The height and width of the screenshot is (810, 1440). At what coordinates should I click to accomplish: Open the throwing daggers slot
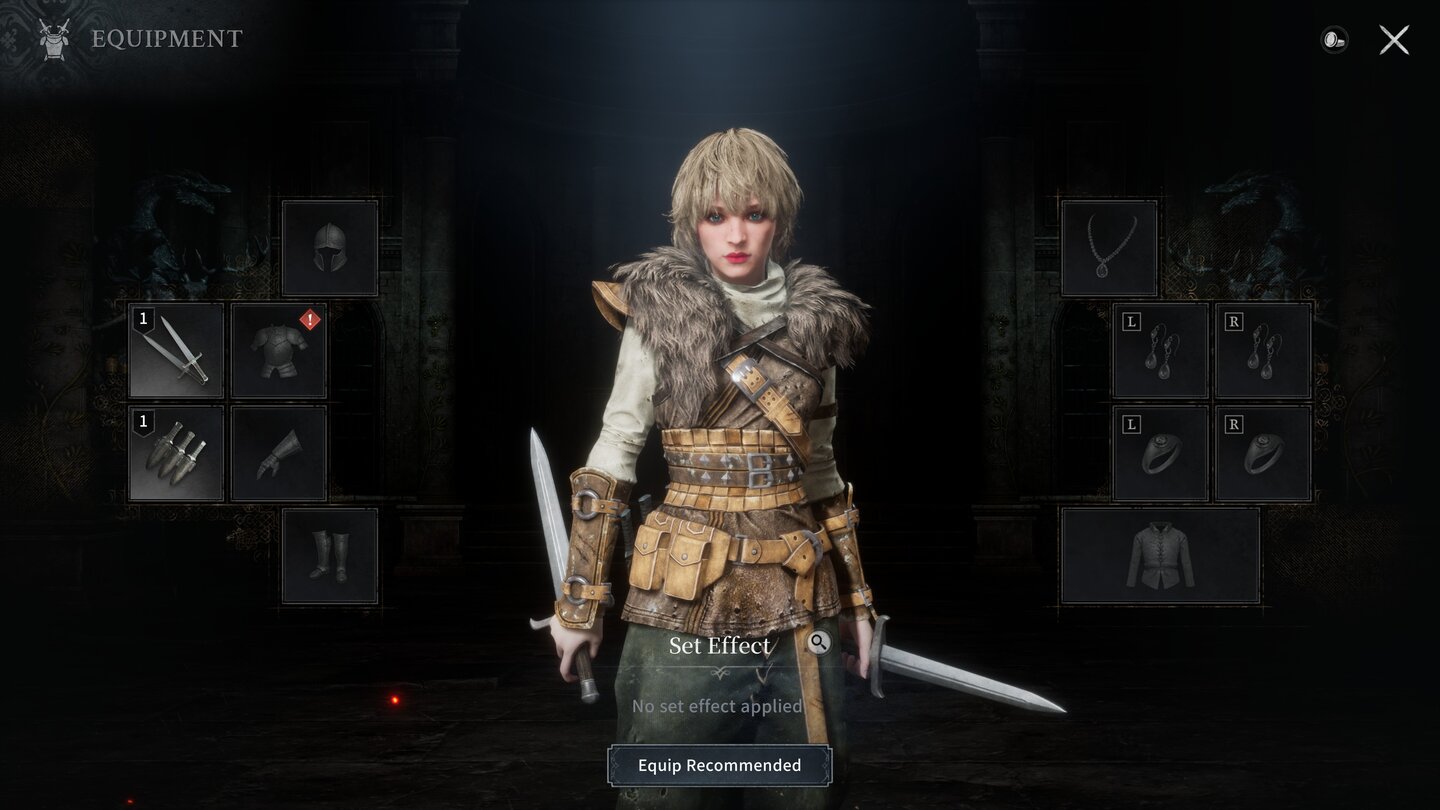coord(176,453)
